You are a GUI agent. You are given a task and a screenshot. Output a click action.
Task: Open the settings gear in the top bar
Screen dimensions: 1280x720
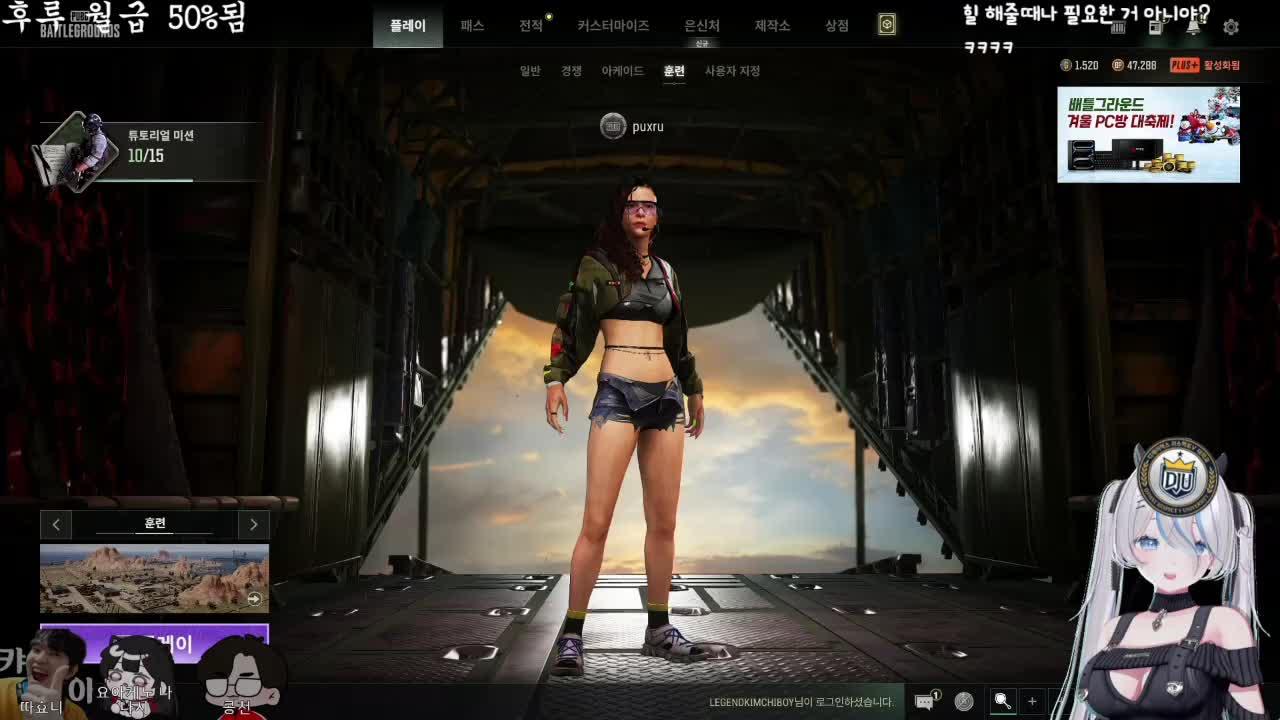1231,28
